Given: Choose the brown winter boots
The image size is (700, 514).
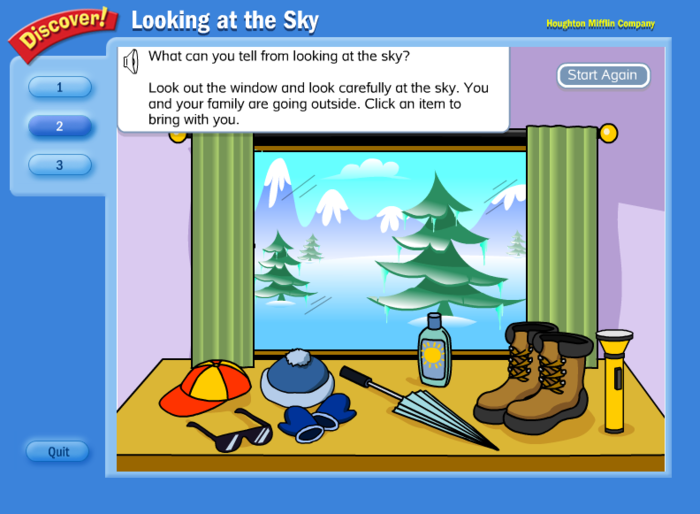Looking at the screenshot, I should (x=533, y=377).
